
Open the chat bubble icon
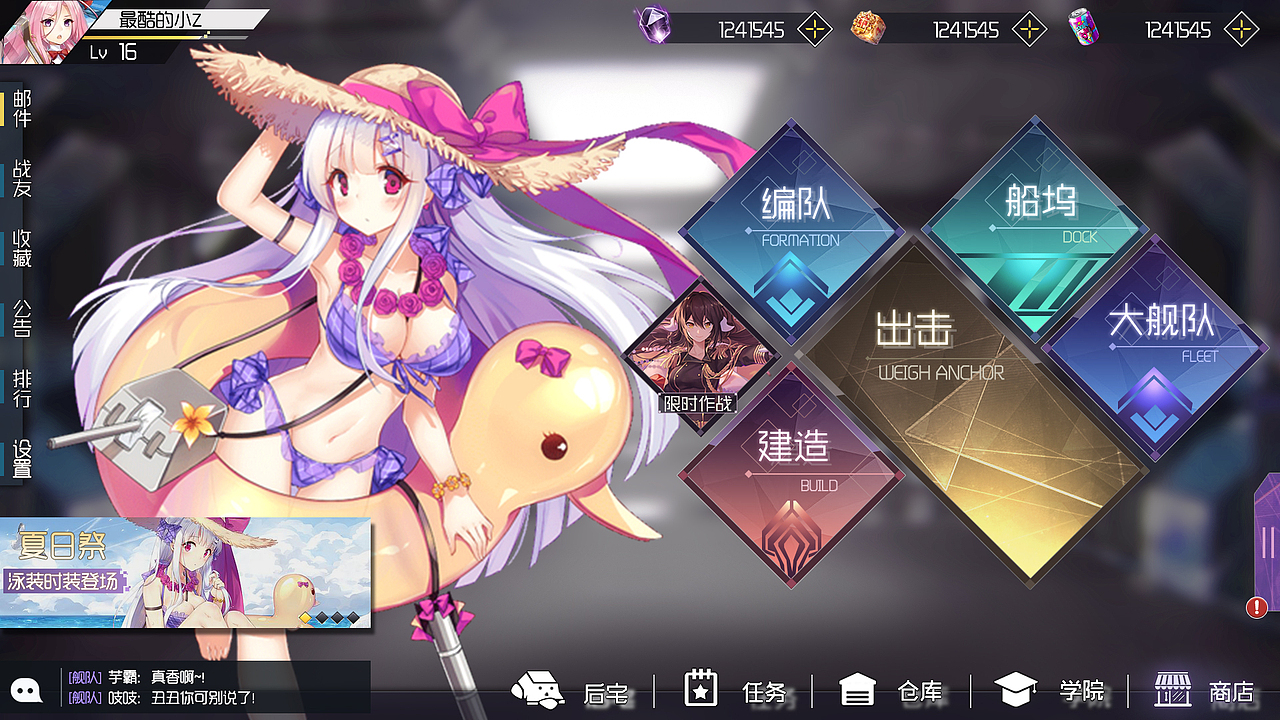[26, 690]
